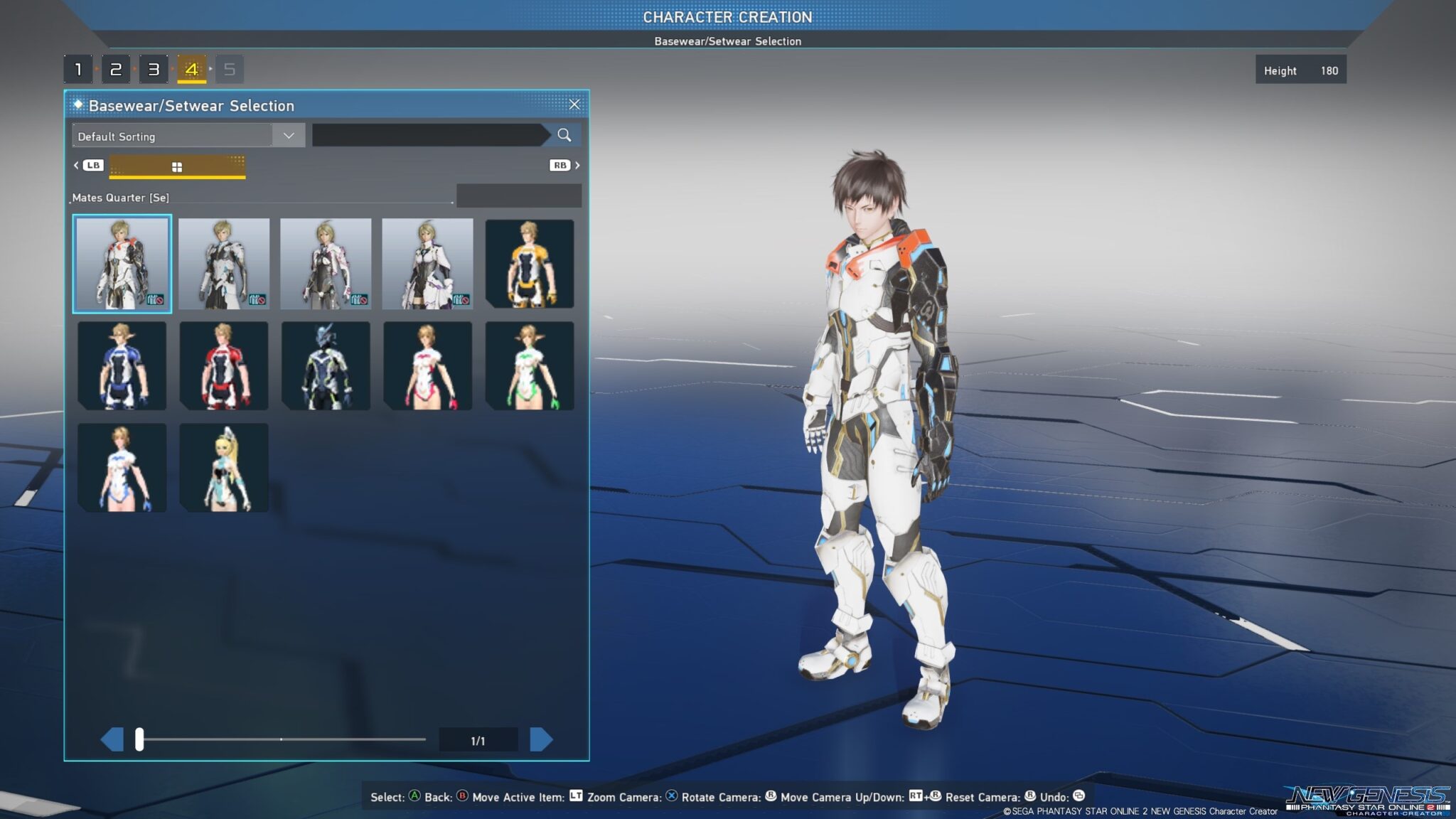Select the red sports outfit

[x=224, y=365]
